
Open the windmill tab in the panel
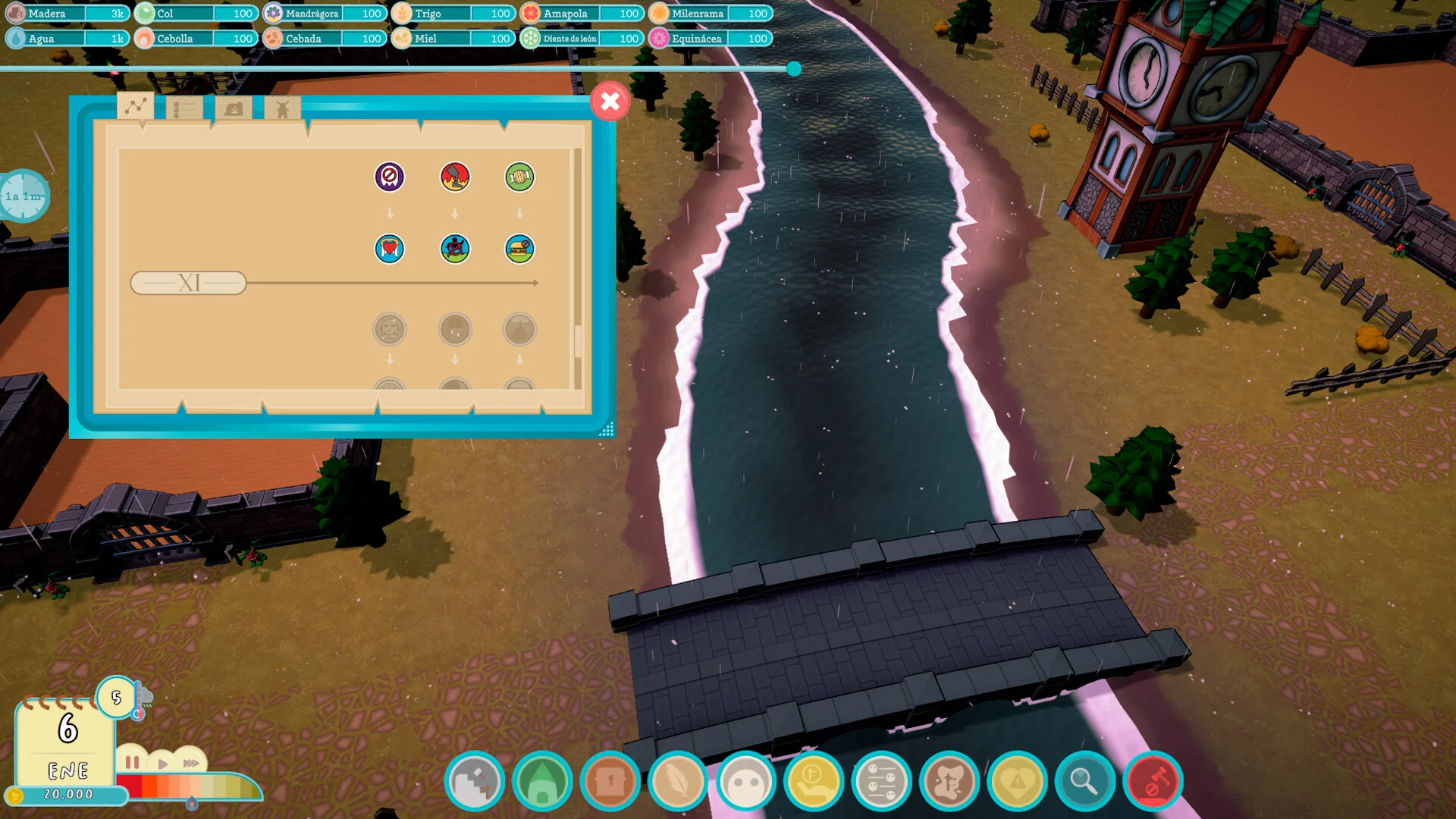(x=282, y=109)
